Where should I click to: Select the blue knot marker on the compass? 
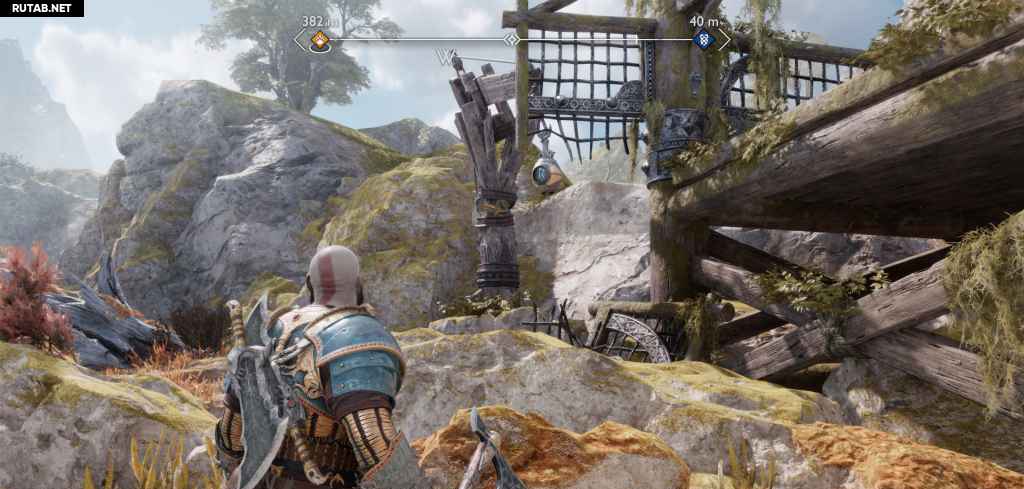click(x=703, y=40)
